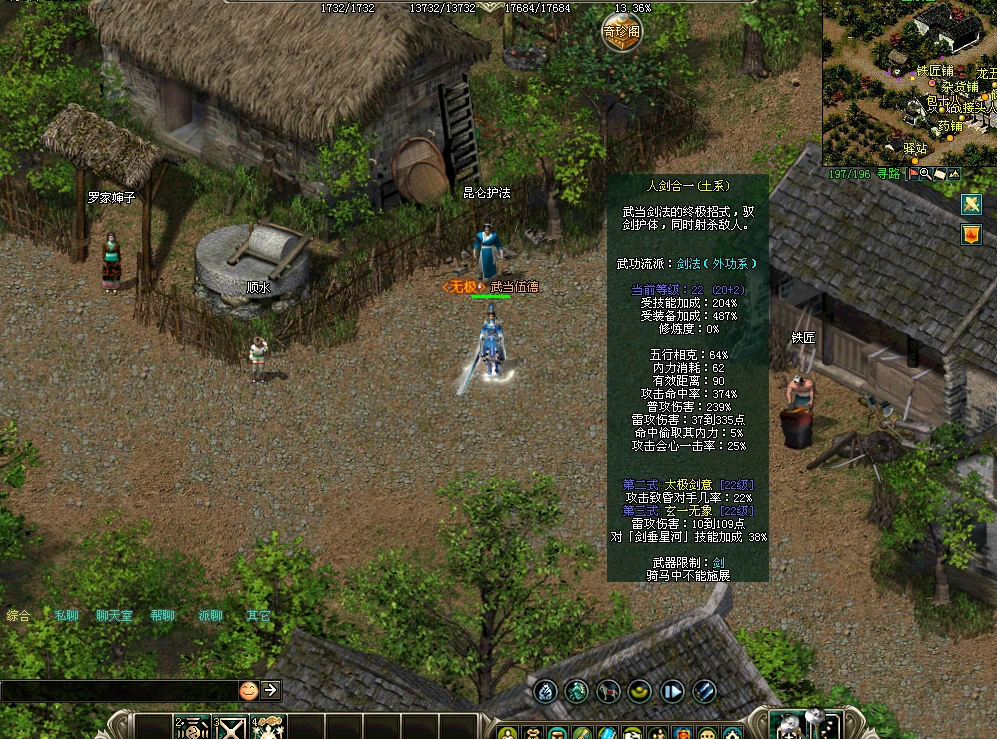997x739 pixels.
Task: Switch to the 私聊 chat tab
Action: click(x=66, y=616)
